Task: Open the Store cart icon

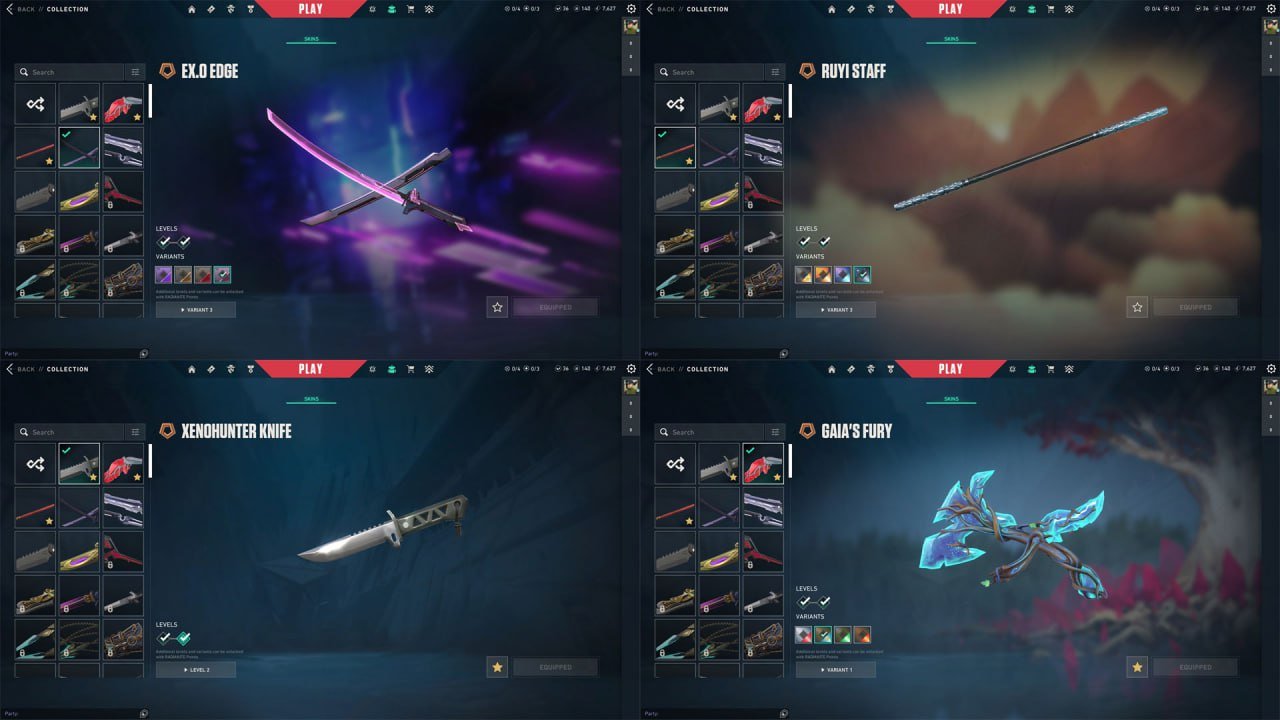Action: click(411, 8)
